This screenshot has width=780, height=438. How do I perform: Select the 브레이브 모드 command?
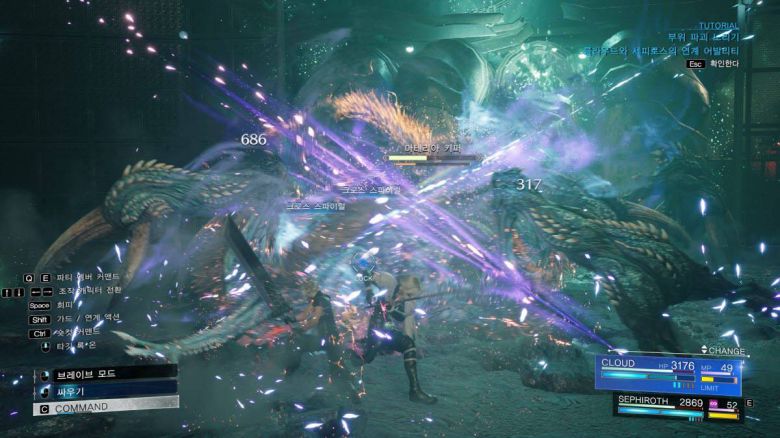[x=100, y=373]
